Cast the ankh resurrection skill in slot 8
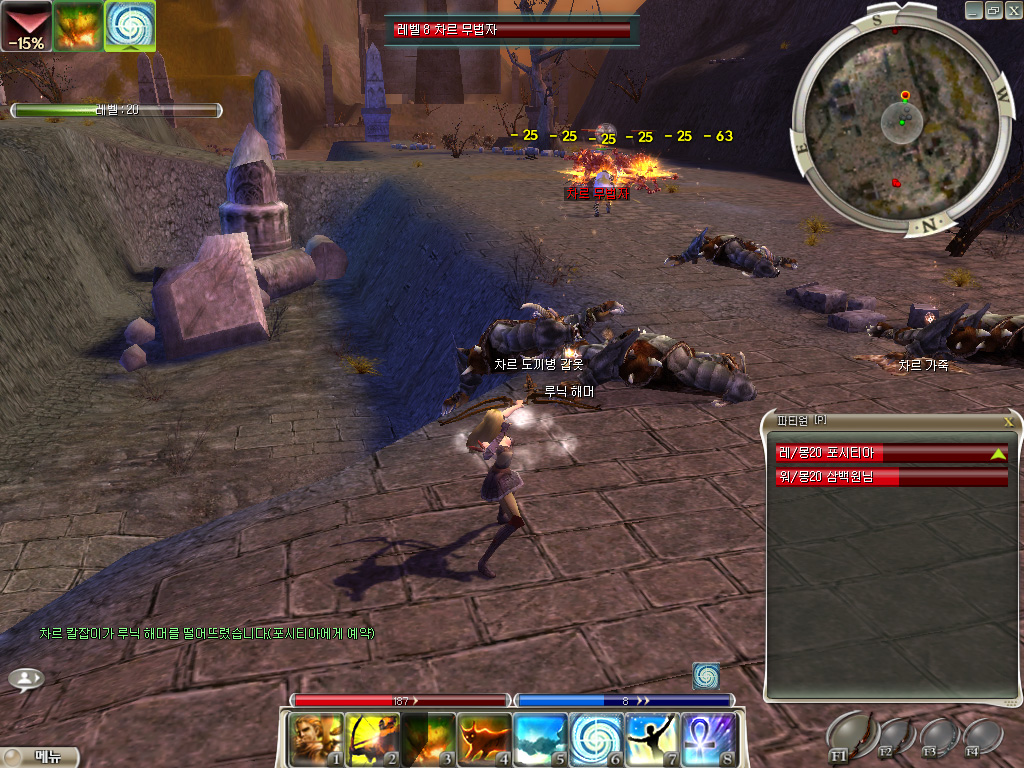 click(x=709, y=739)
